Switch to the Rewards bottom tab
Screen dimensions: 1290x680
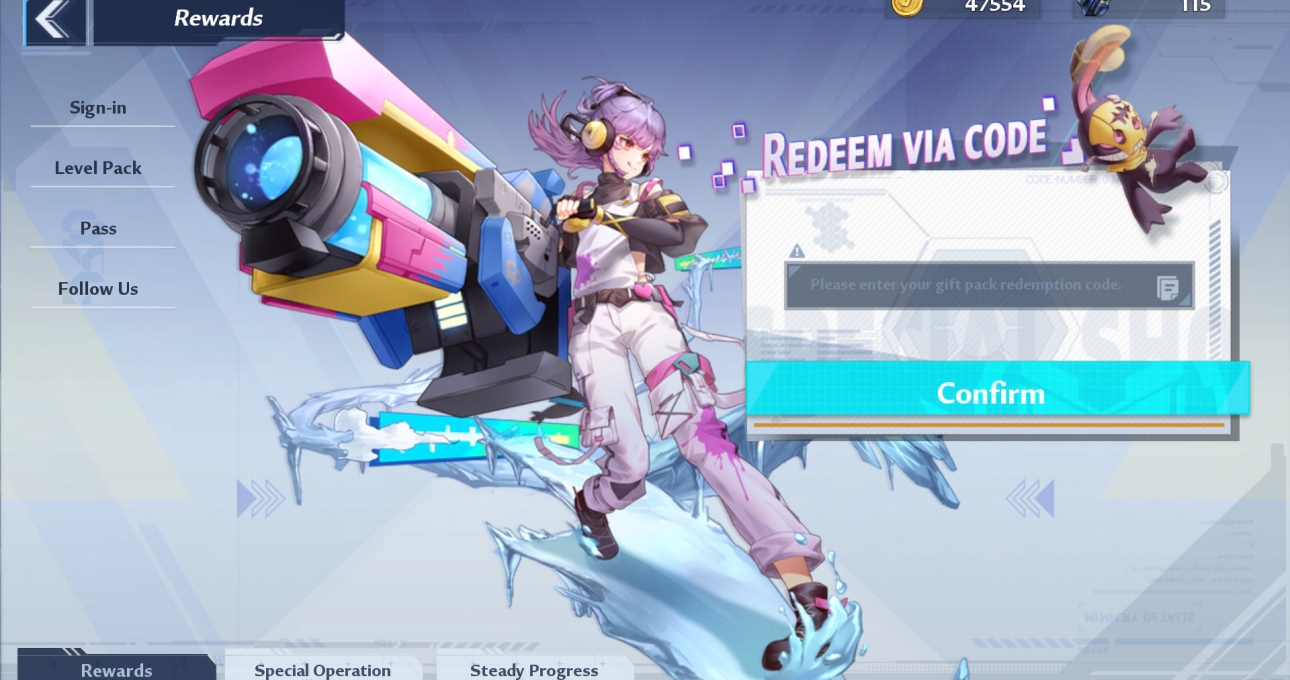[x=116, y=669]
